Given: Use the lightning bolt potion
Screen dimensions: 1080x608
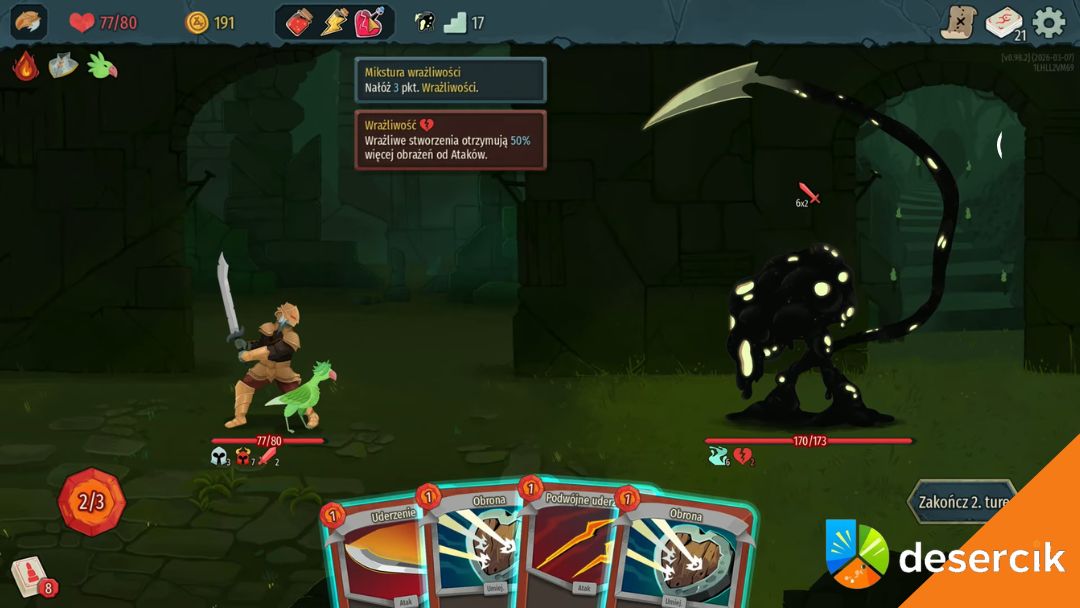Looking at the screenshot, I should [x=334, y=22].
